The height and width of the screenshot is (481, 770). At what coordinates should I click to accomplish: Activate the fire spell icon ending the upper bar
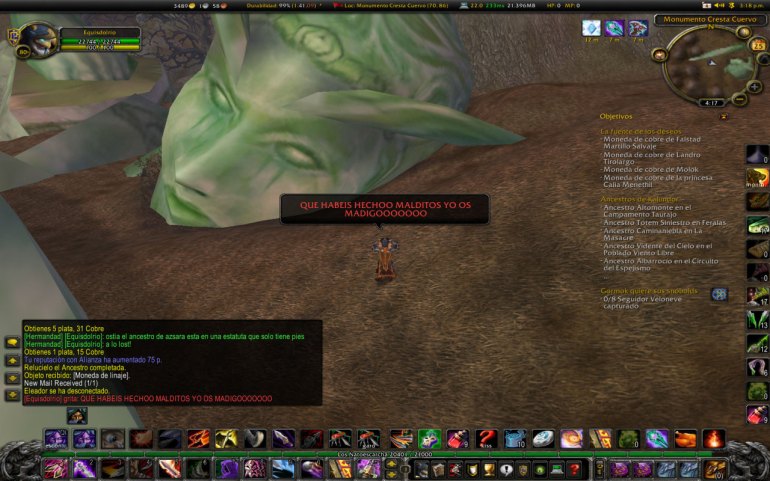click(713, 439)
